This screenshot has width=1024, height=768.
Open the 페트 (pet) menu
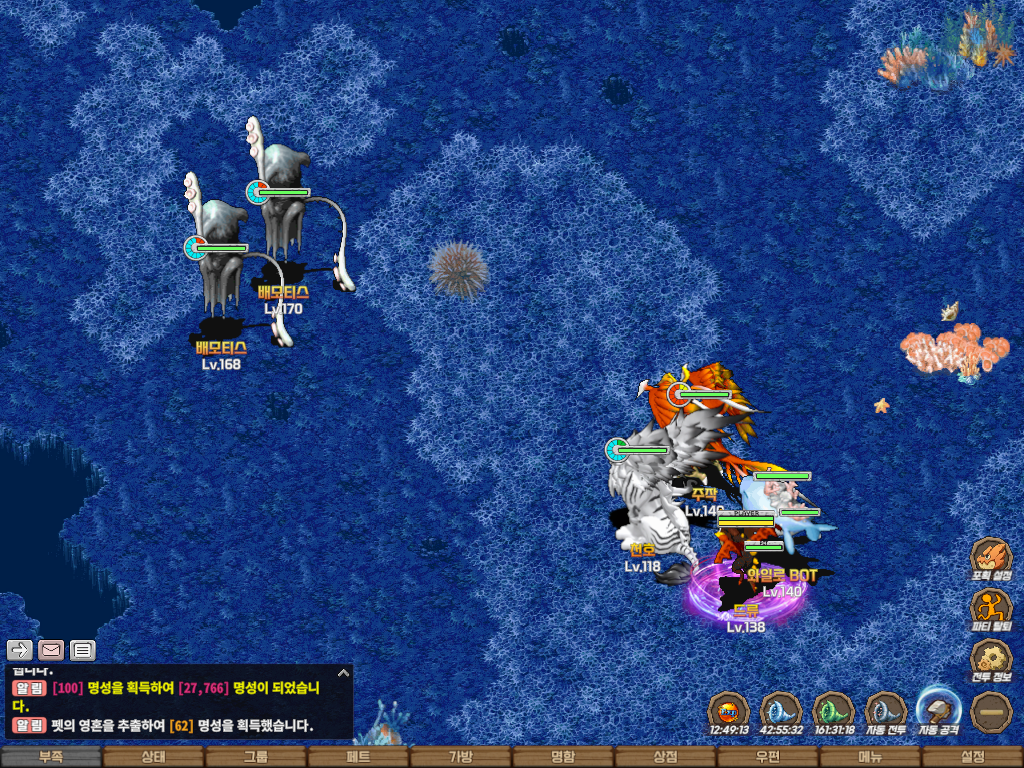358,757
